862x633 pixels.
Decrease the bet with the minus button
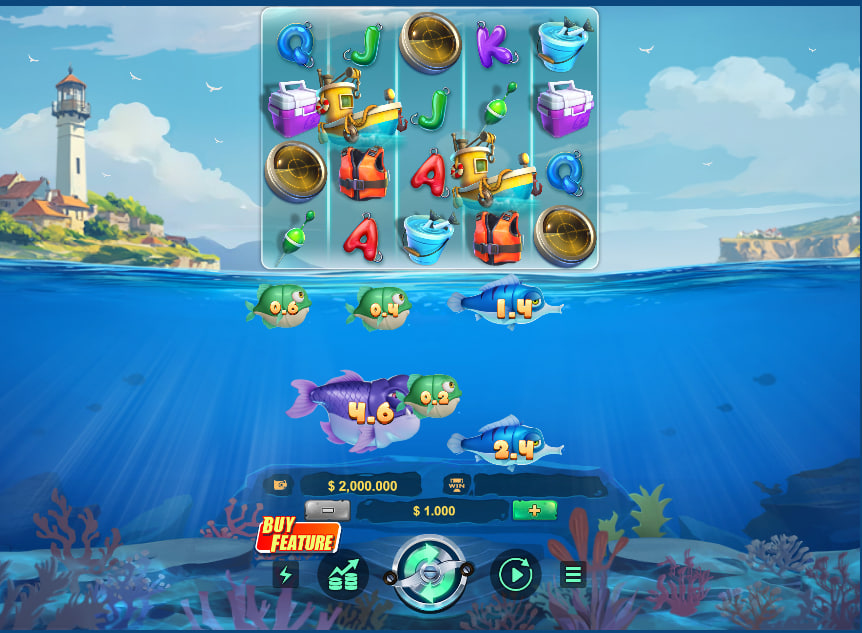tap(327, 510)
